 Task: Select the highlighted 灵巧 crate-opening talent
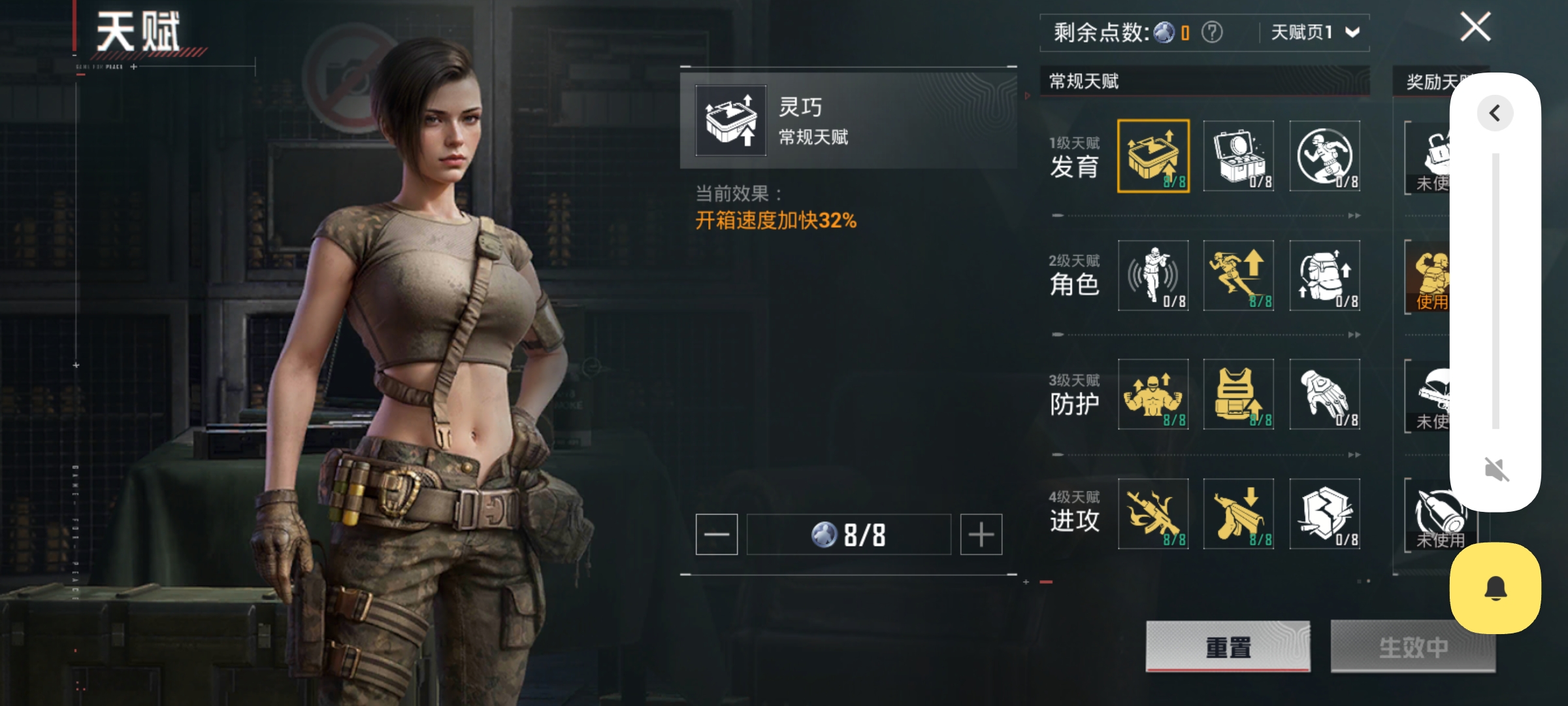(x=1153, y=156)
